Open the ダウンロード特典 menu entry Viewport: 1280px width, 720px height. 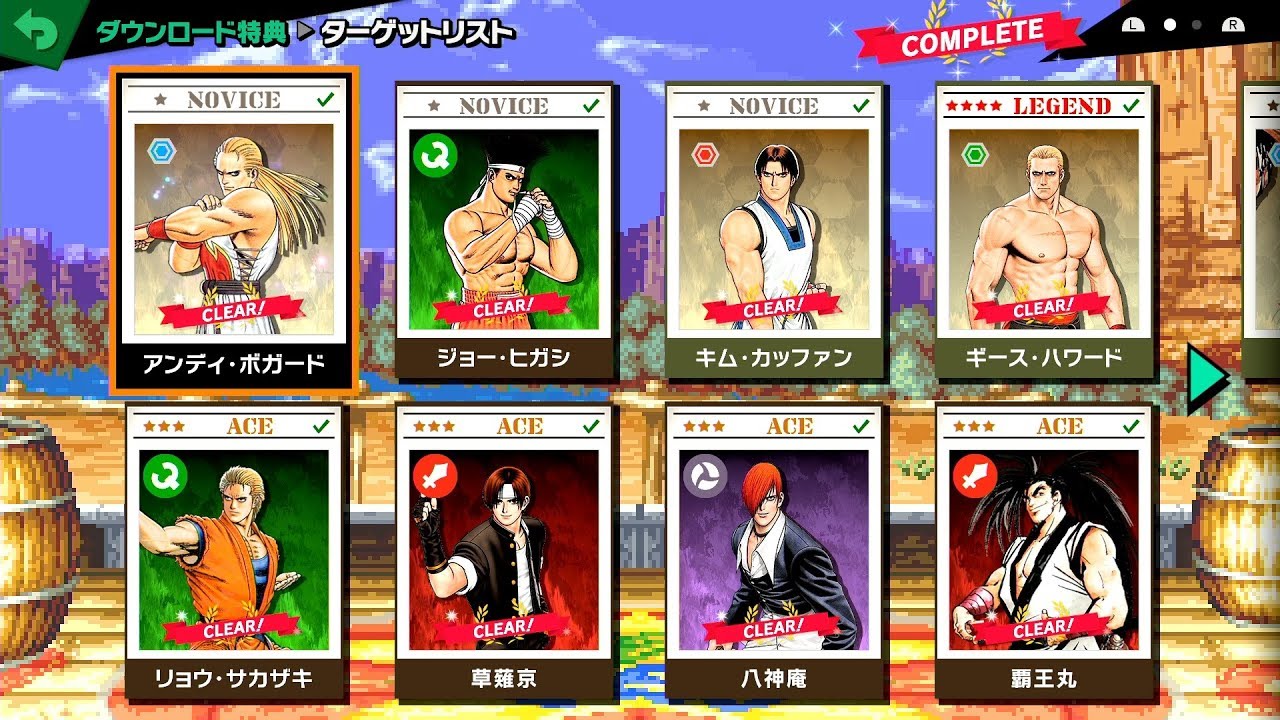190,31
